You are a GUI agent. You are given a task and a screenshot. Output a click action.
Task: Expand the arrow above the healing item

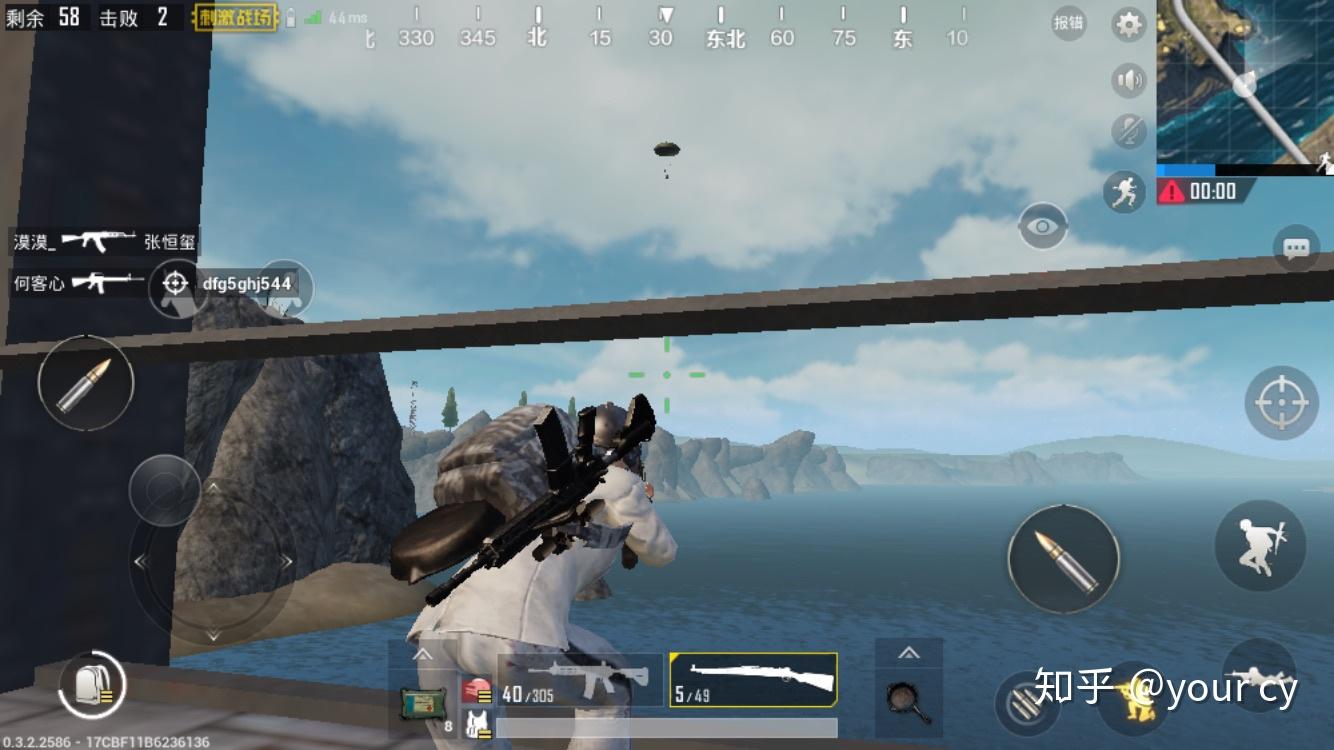[422, 655]
